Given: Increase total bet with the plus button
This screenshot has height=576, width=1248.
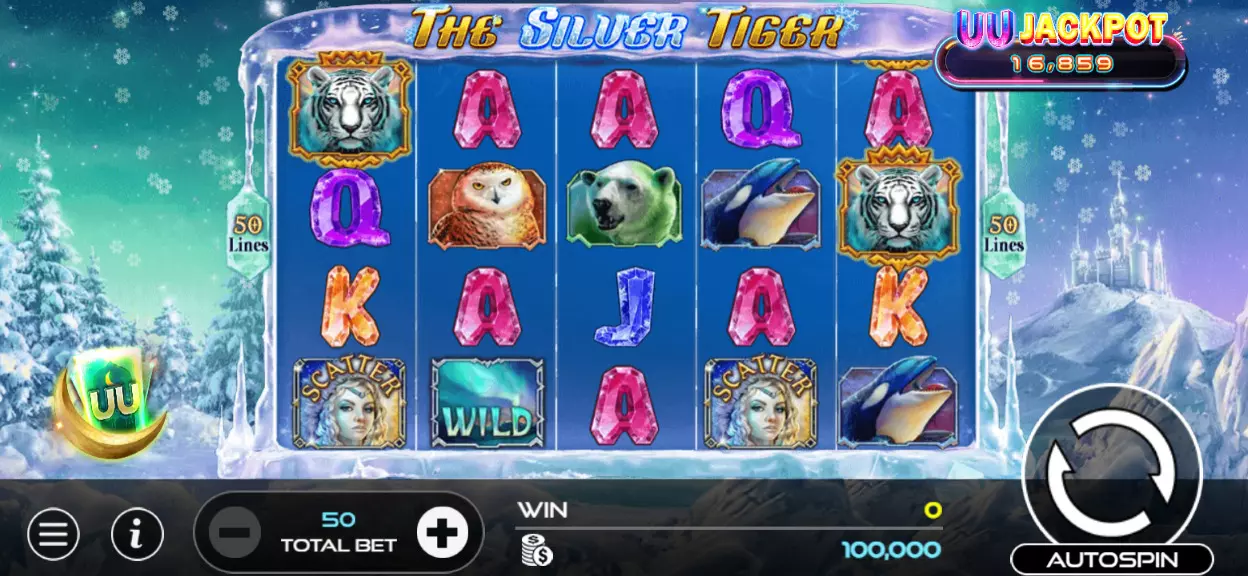Looking at the screenshot, I should click(441, 533).
